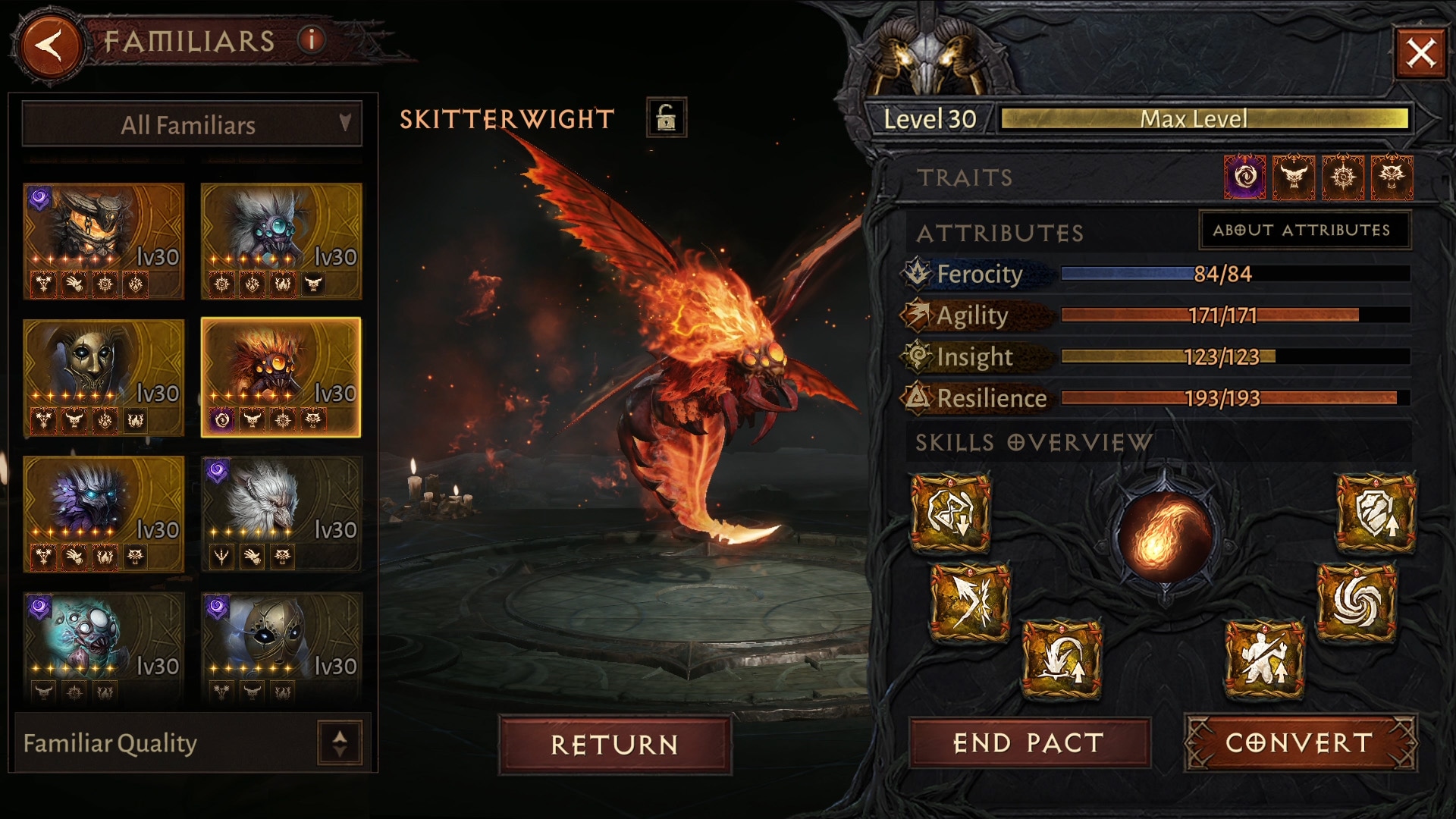Select the purple-feathered owl familiar

(x=104, y=513)
